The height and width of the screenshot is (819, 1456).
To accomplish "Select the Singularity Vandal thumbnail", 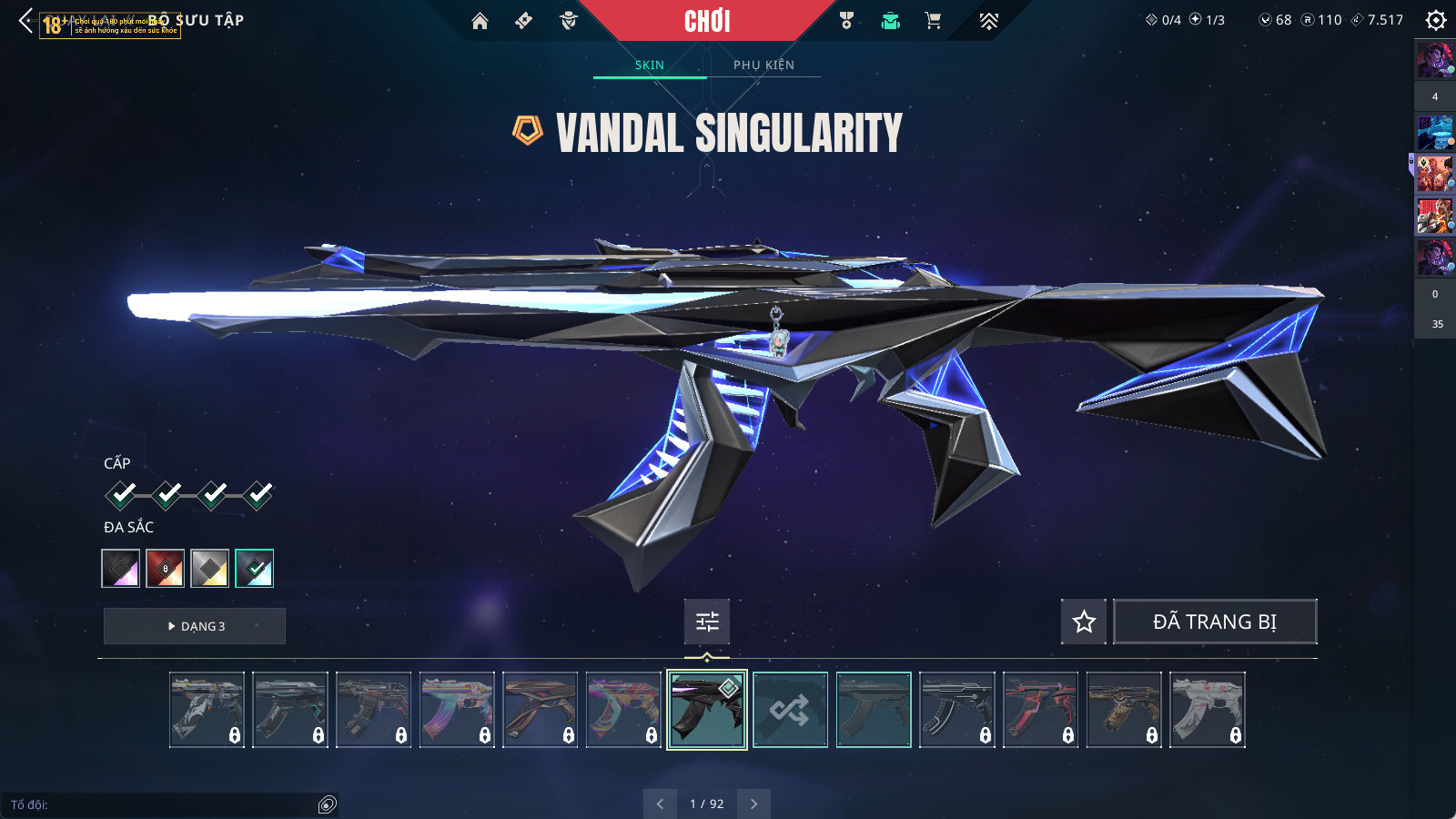I will [707, 710].
